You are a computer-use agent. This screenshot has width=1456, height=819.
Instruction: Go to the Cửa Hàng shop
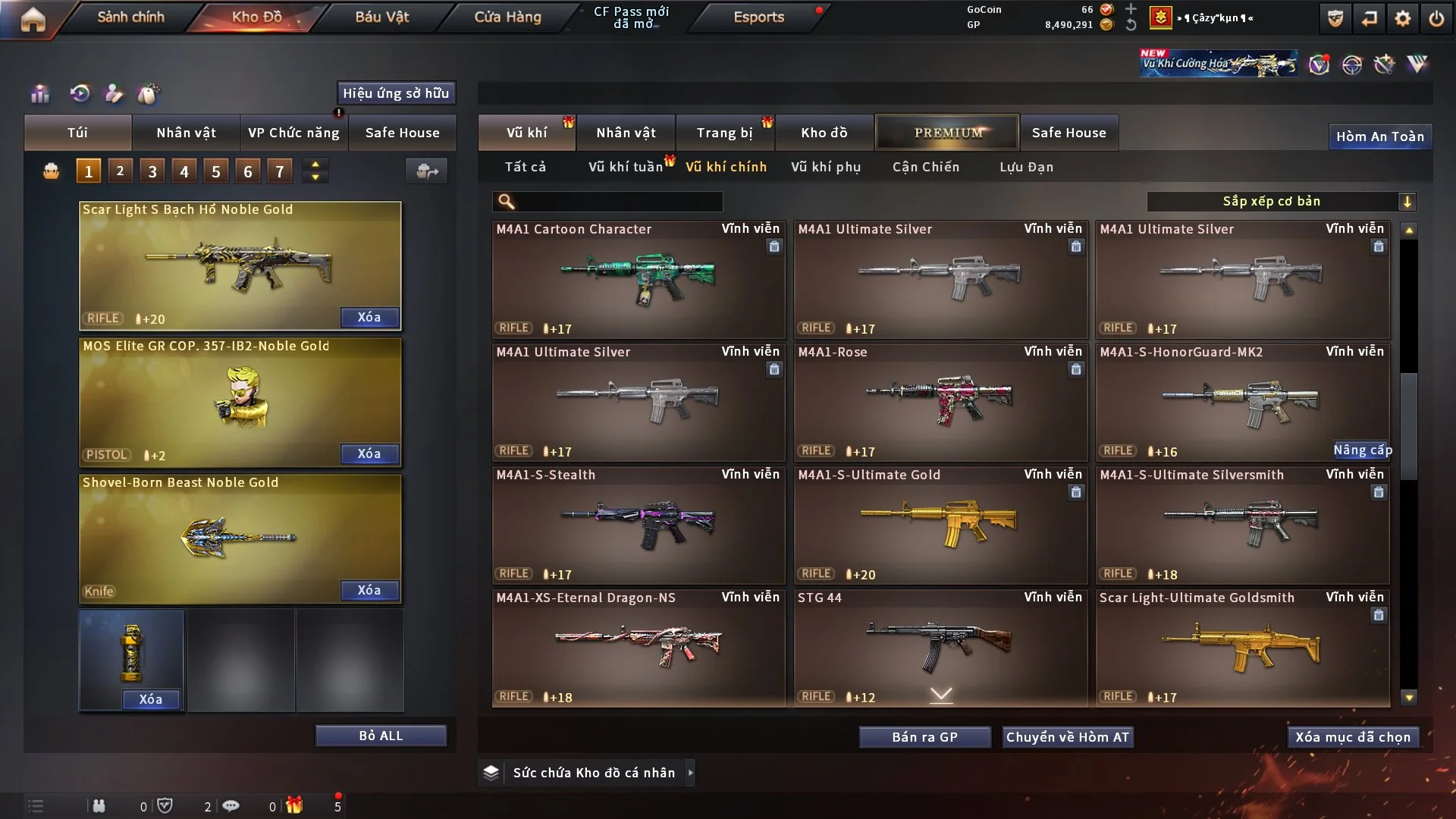[507, 17]
